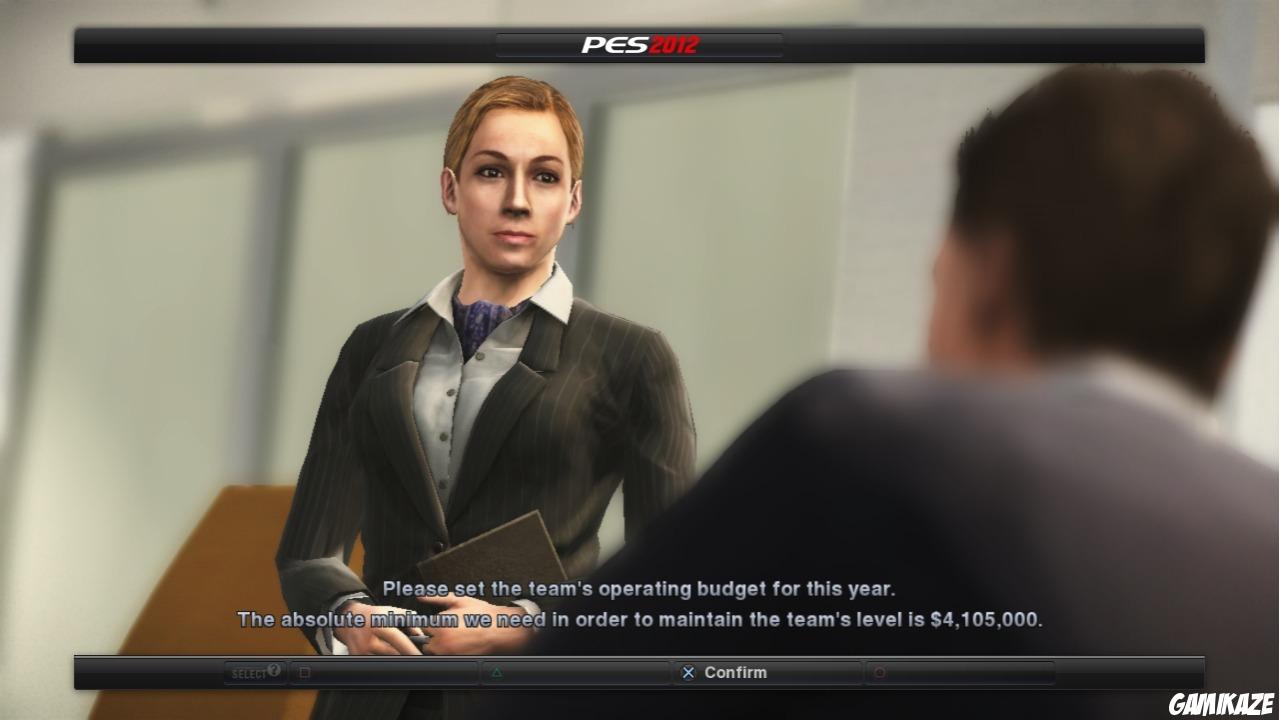Expand the triangle button option slot
This screenshot has width=1280, height=720.
pos(575,673)
